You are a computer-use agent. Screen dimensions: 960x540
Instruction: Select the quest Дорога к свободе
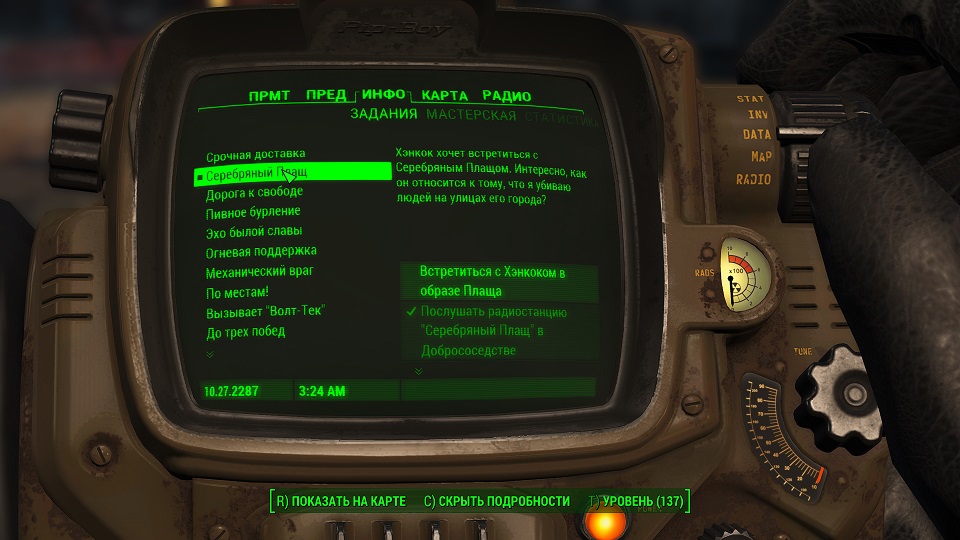click(254, 193)
